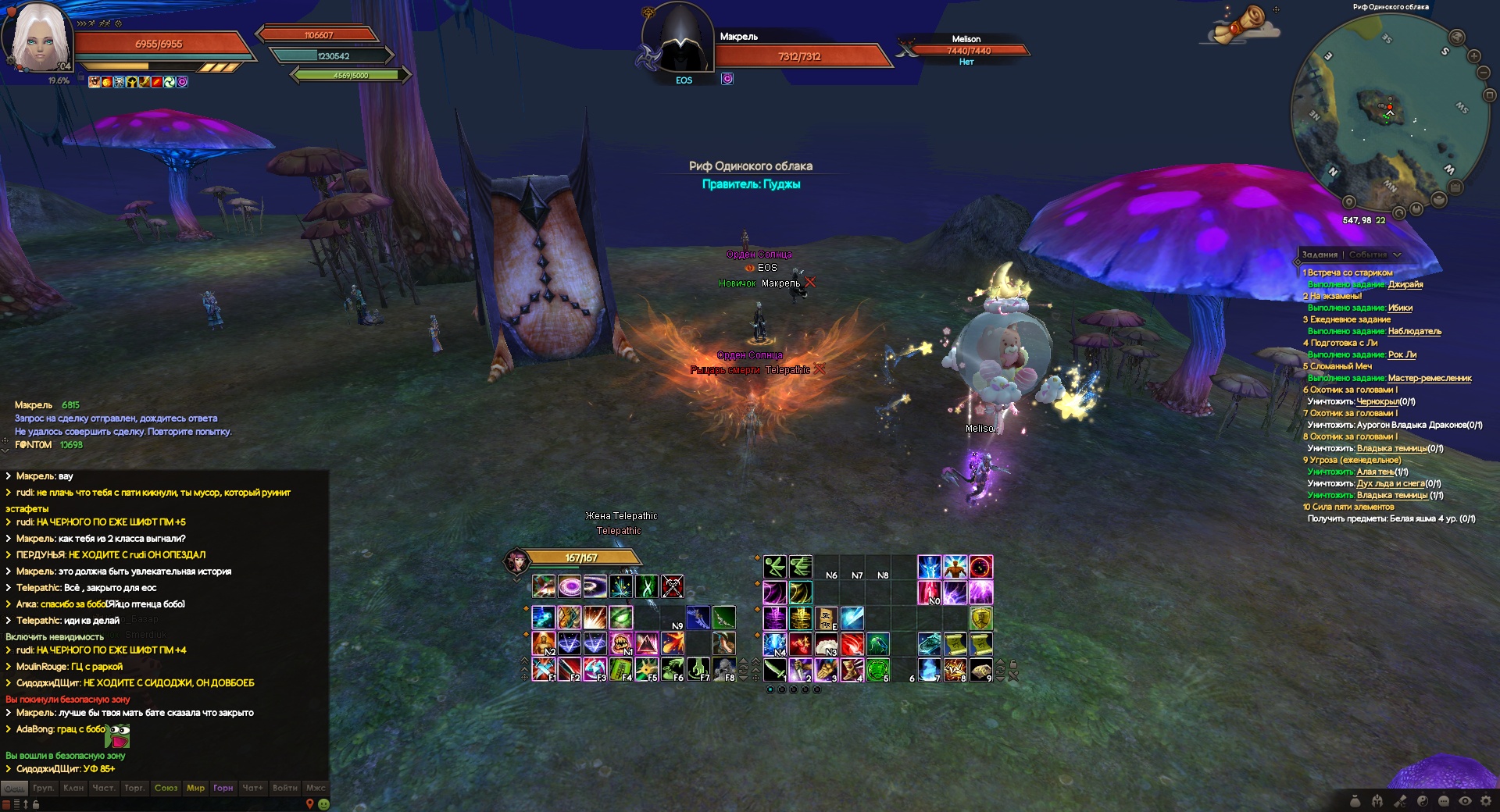1500x812 pixels.
Task: Activate the green sword skill on slot 1
Action: [774, 669]
